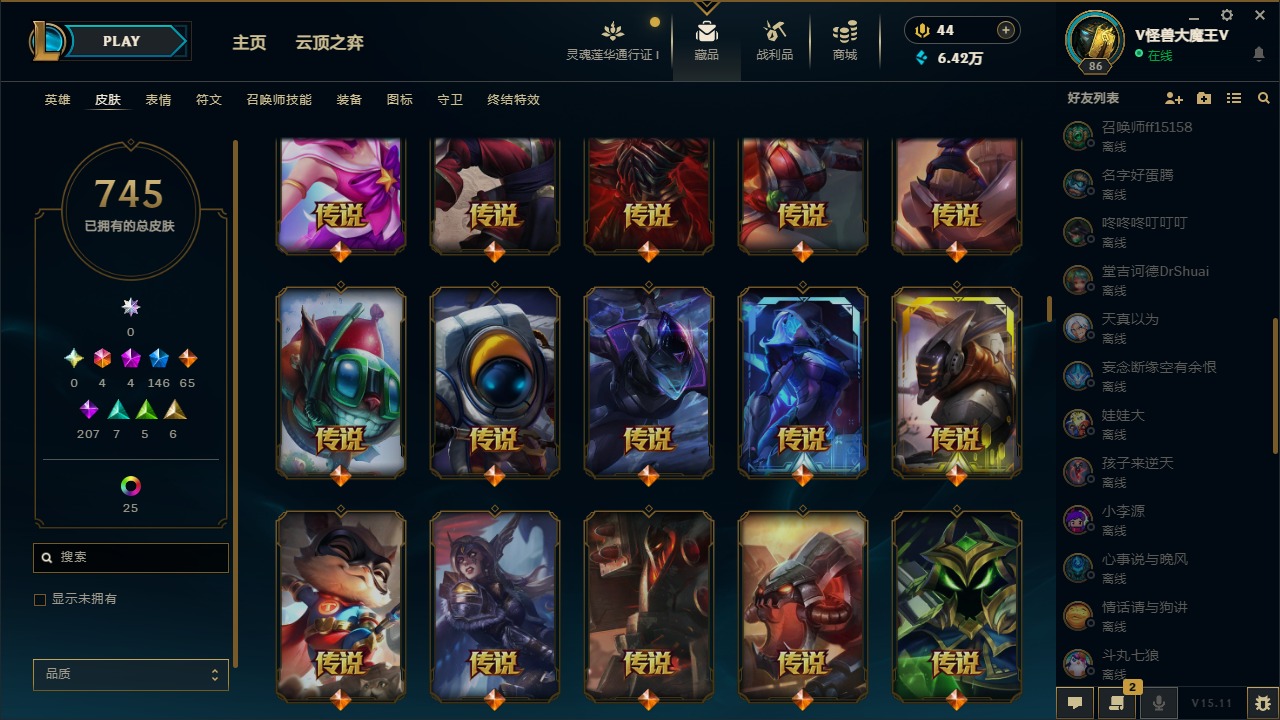Viewport: 1280px width, 720px height.
Task: Open the chat bubble panel
Action: click(1074, 703)
